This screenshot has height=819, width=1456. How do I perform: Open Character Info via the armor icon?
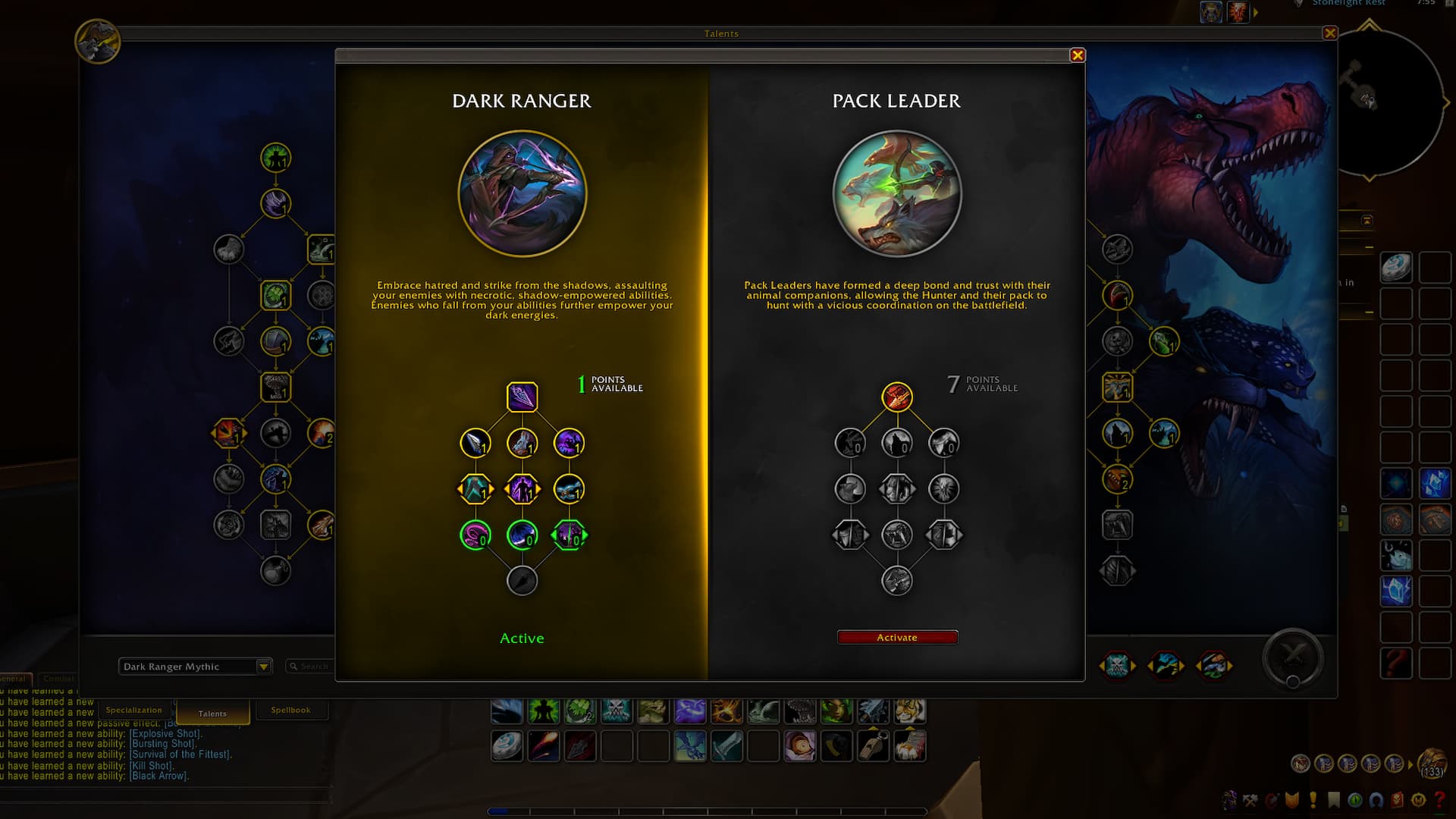1228,800
